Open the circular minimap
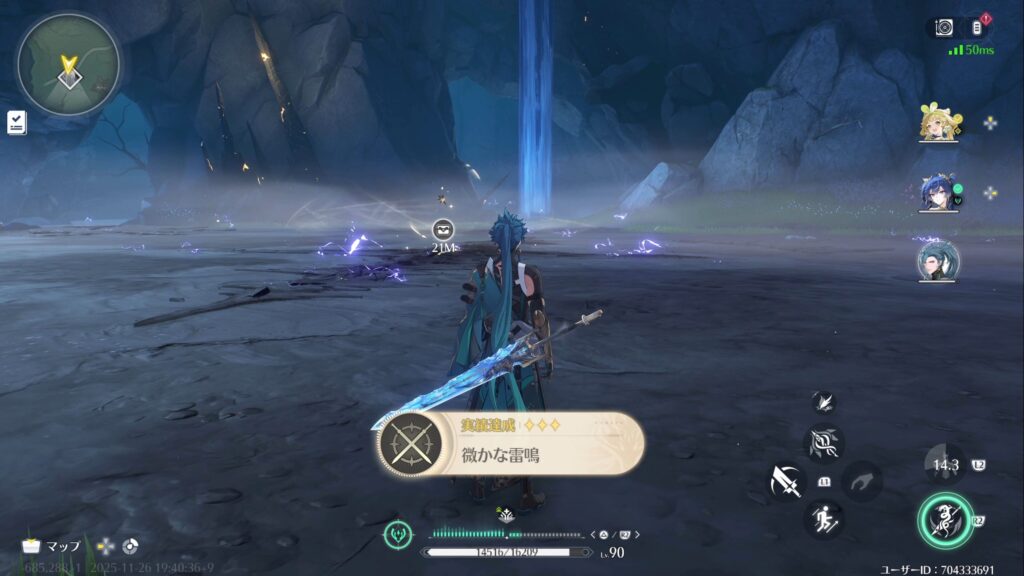 coord(68,65)
